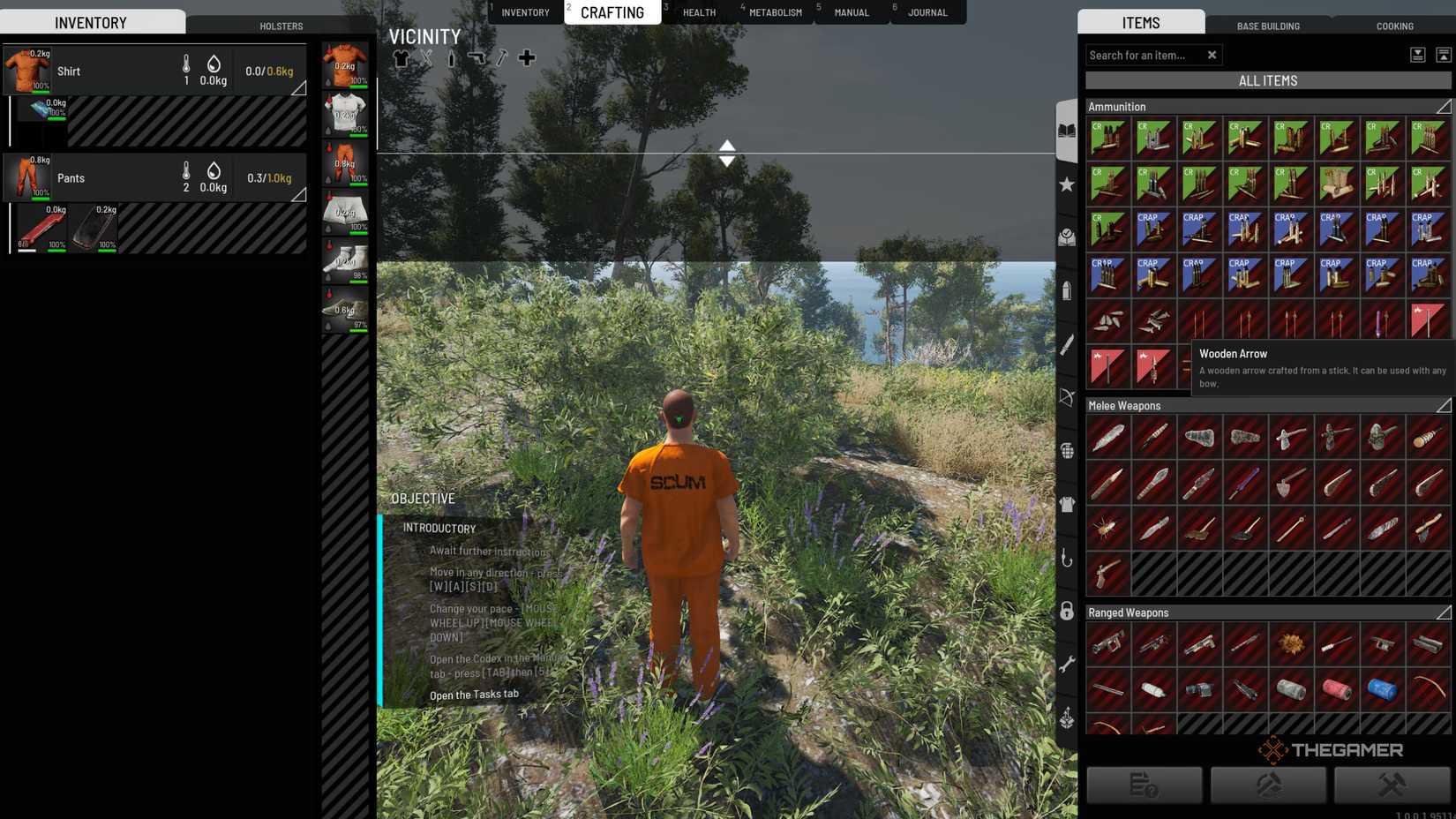This screenshot has height=819, width=1456.
Task: Select the bow icon for Ranged Weapons
Action: tap(1067, 399)
